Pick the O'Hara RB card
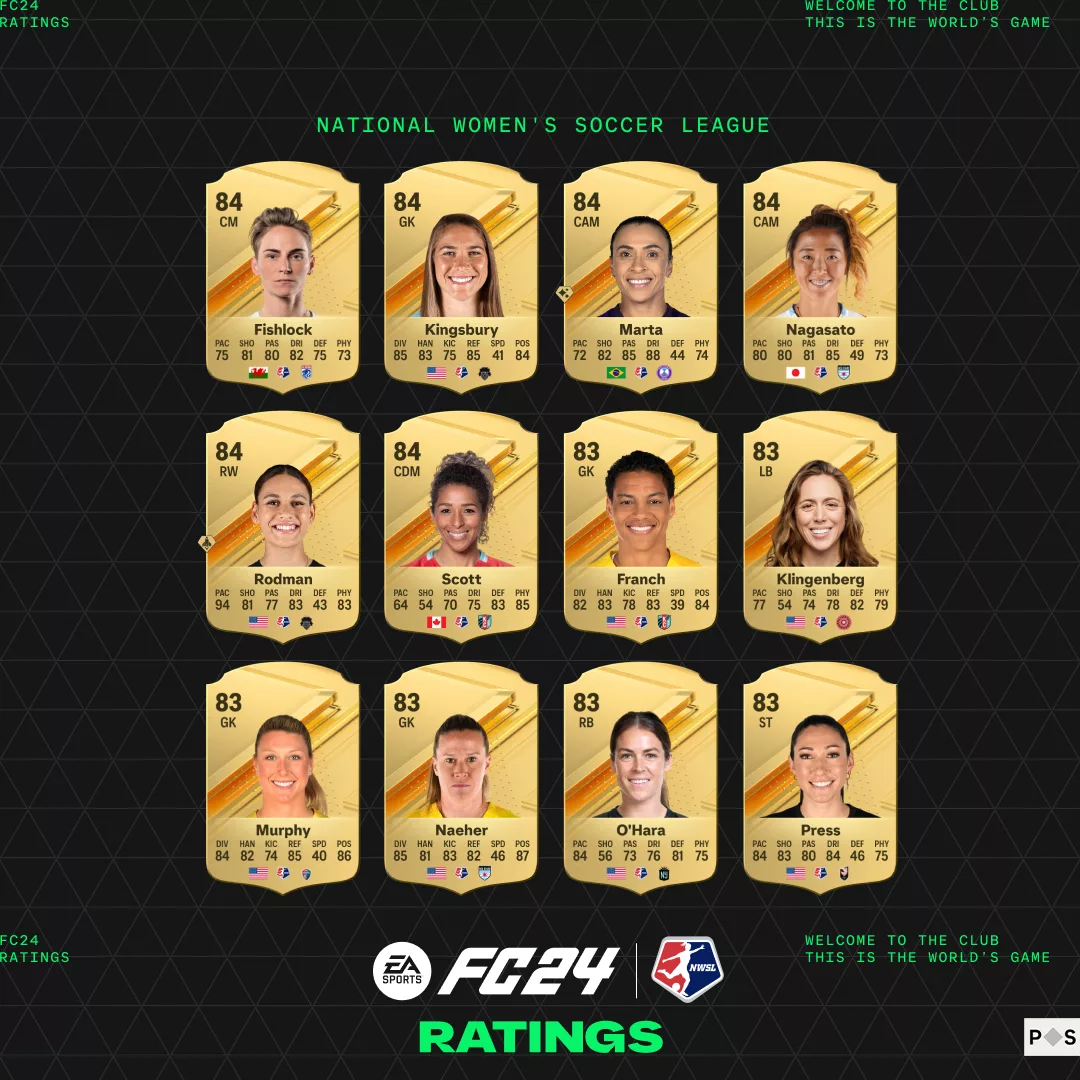The image size is (1080, 1080). (x=640, y=776)
